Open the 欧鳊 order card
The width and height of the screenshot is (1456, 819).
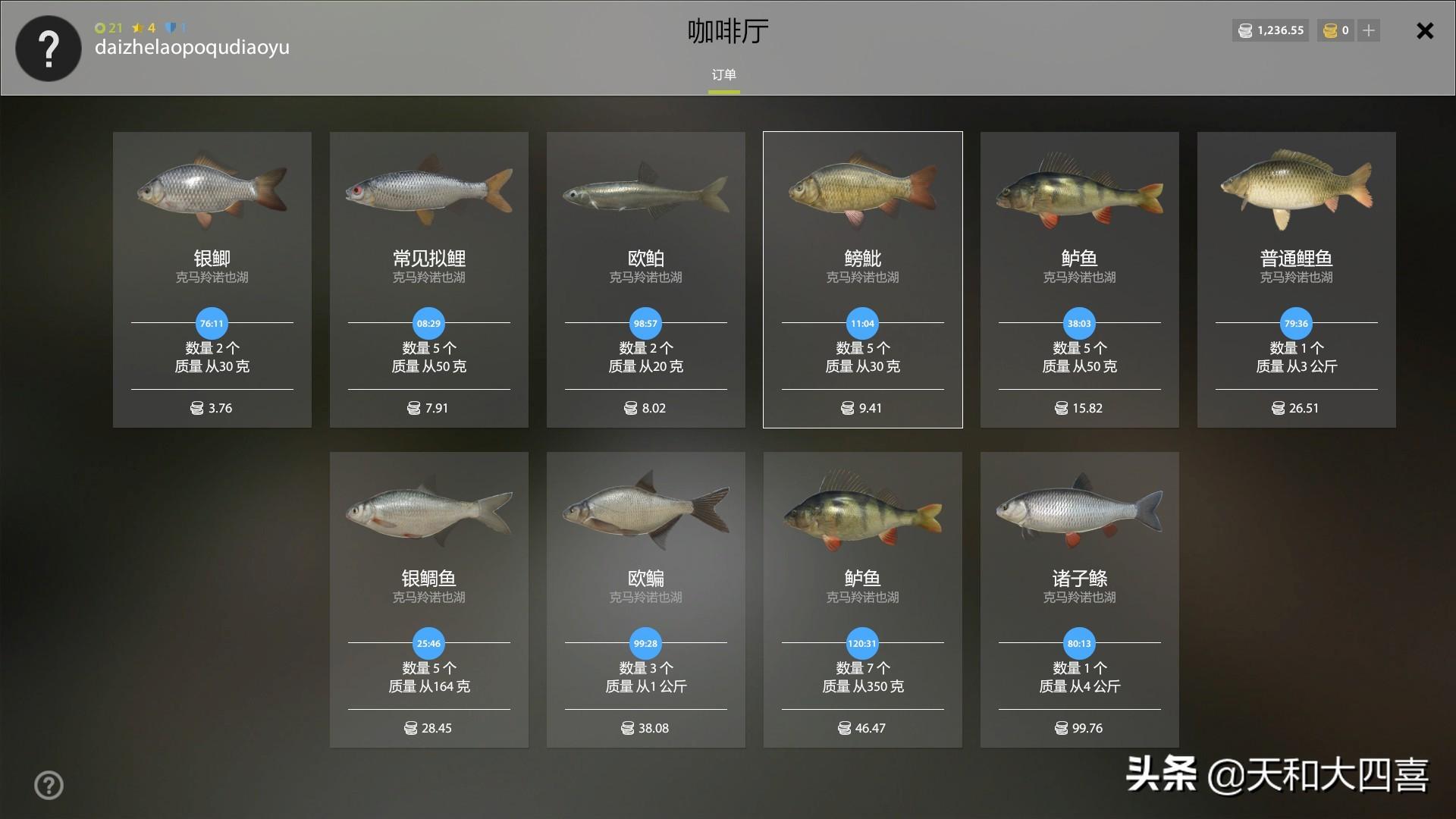click(x=646, y=599)
